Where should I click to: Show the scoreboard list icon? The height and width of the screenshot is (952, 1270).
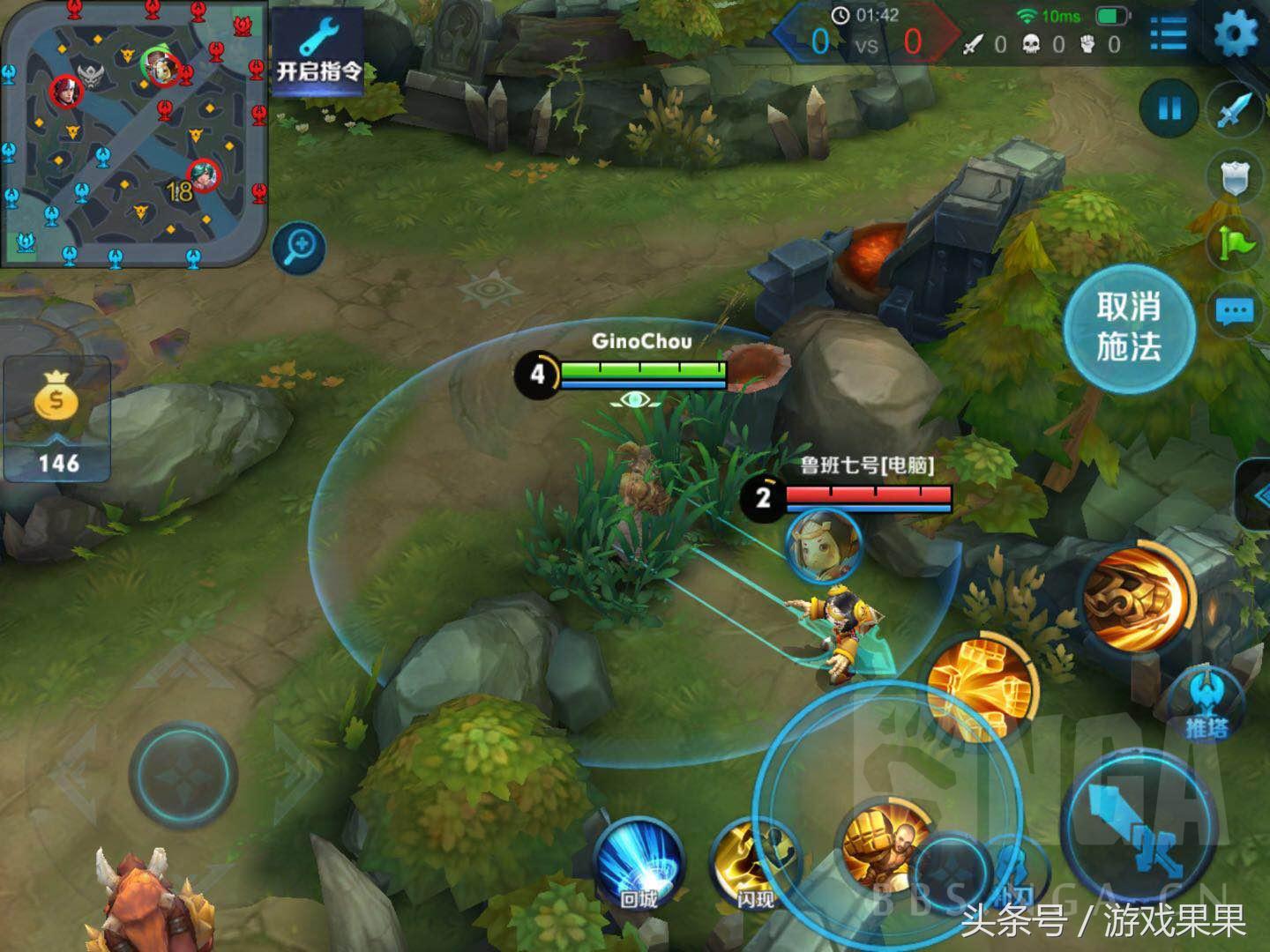(x=1169, y=34)
